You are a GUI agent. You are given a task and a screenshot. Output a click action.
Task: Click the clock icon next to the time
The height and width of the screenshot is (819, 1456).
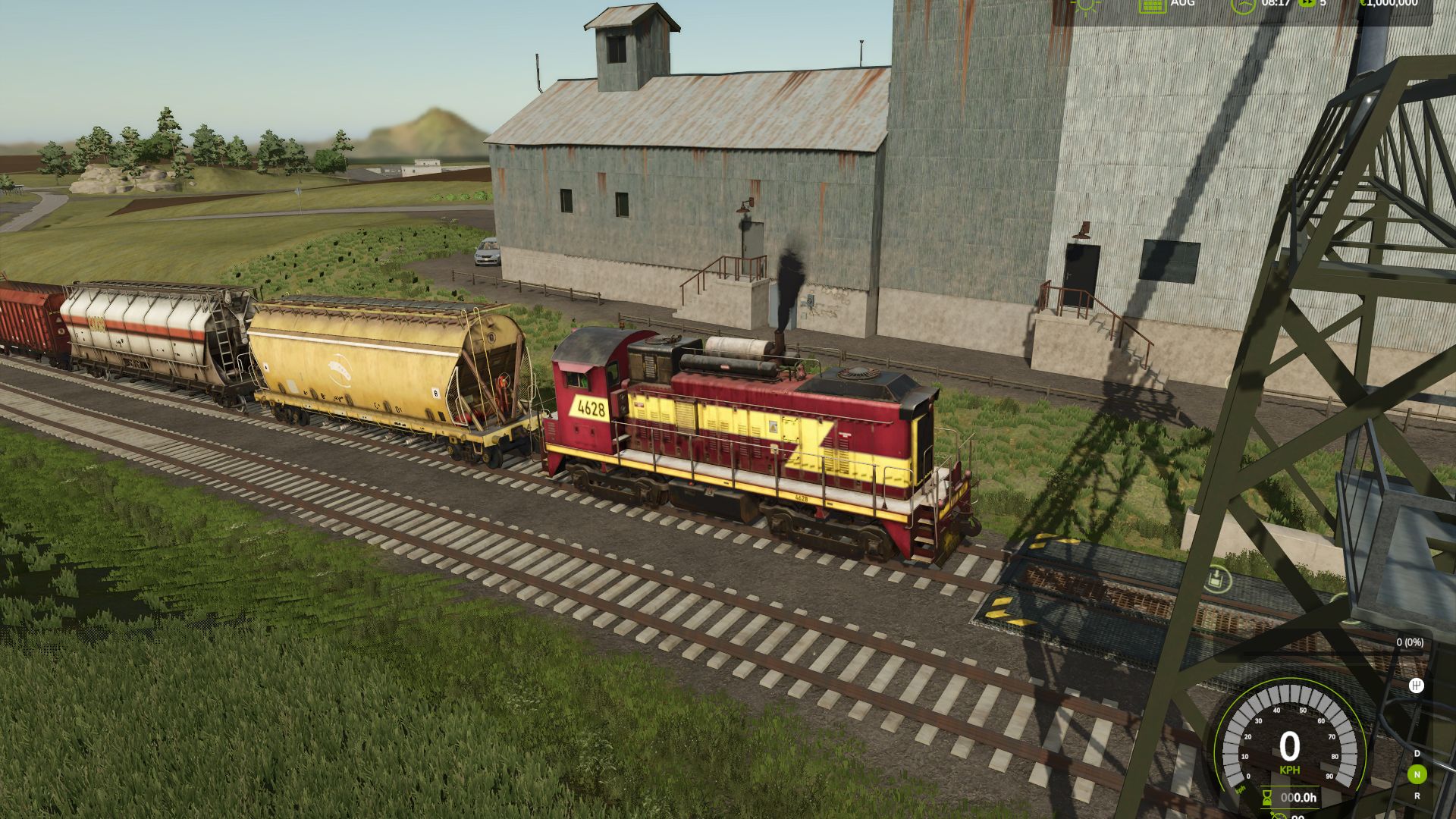point(1243,5)
